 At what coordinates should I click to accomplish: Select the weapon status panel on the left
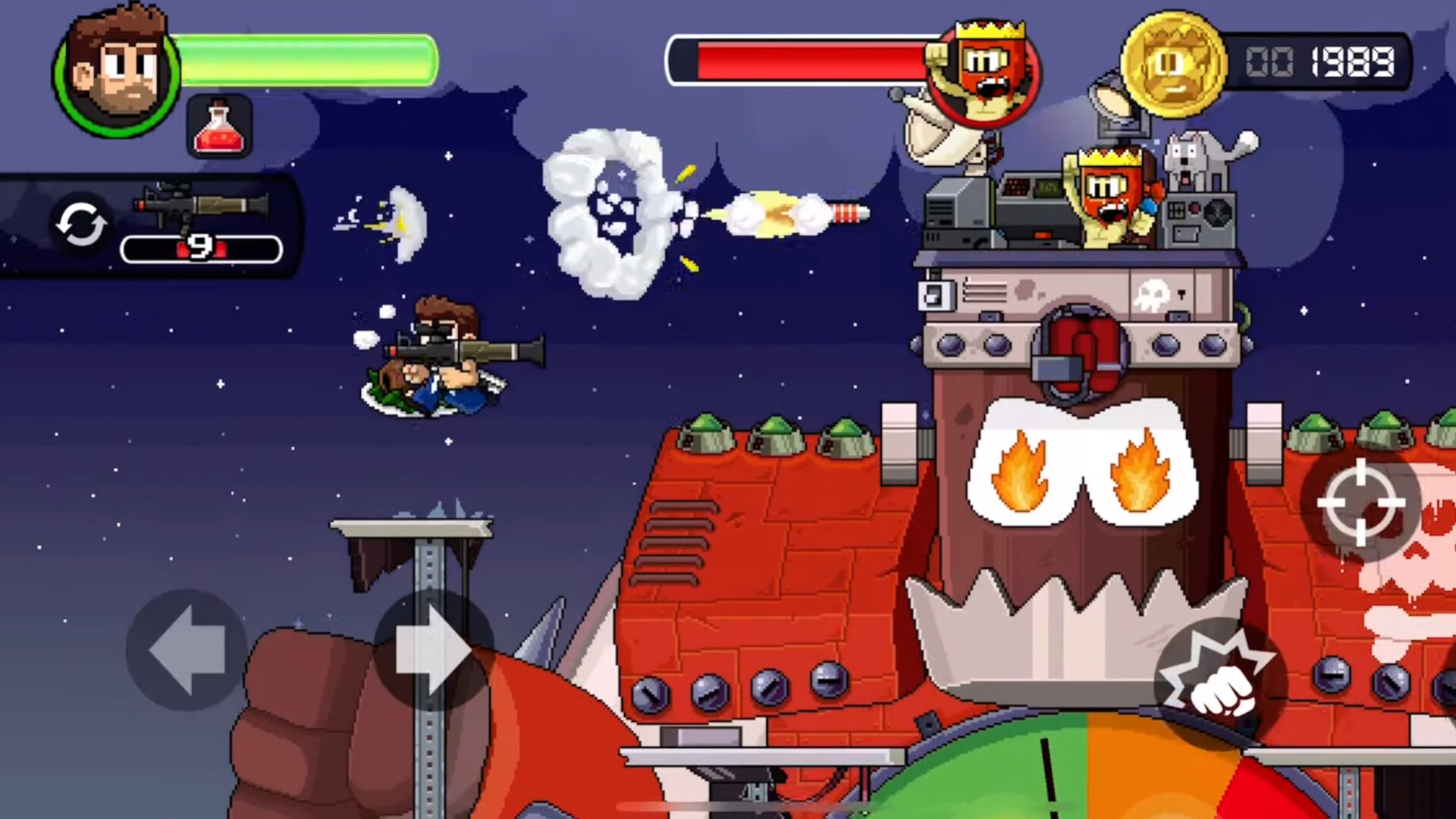tap(148, 224)
